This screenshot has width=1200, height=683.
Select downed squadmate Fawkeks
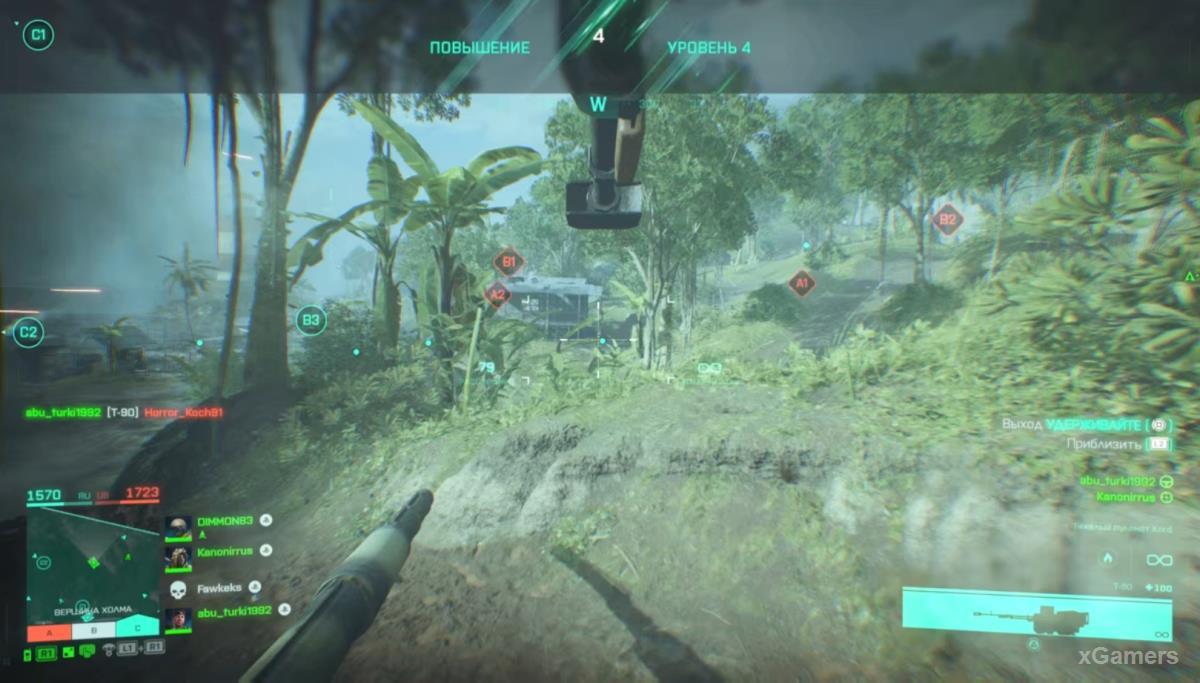pyautogui.click(x=220, y=587)
